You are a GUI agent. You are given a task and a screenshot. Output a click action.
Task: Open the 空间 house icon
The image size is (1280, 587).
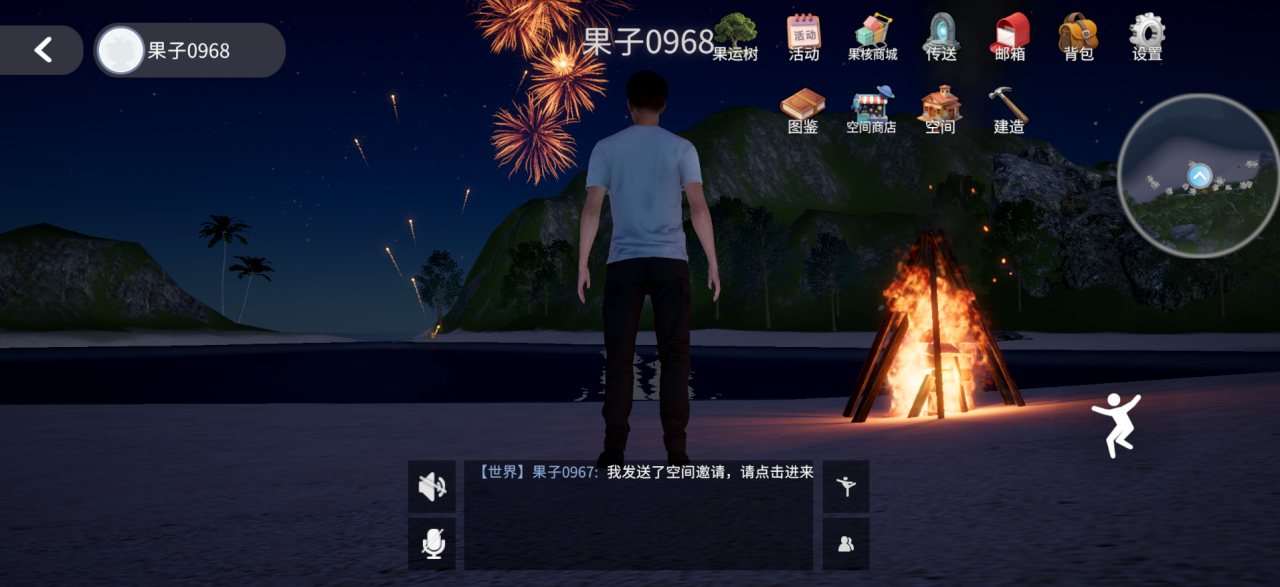tap(940, 110)
